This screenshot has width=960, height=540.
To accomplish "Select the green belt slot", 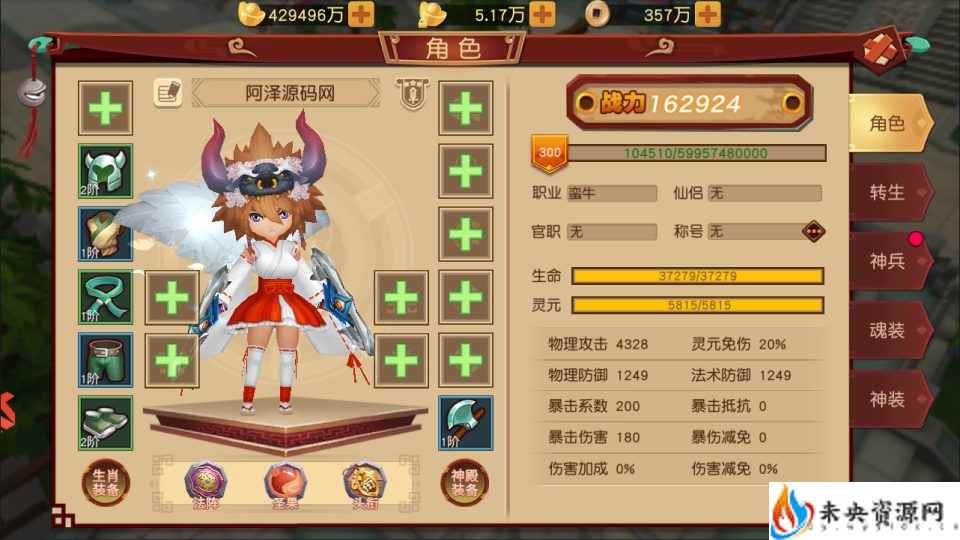I will point(106,297).
